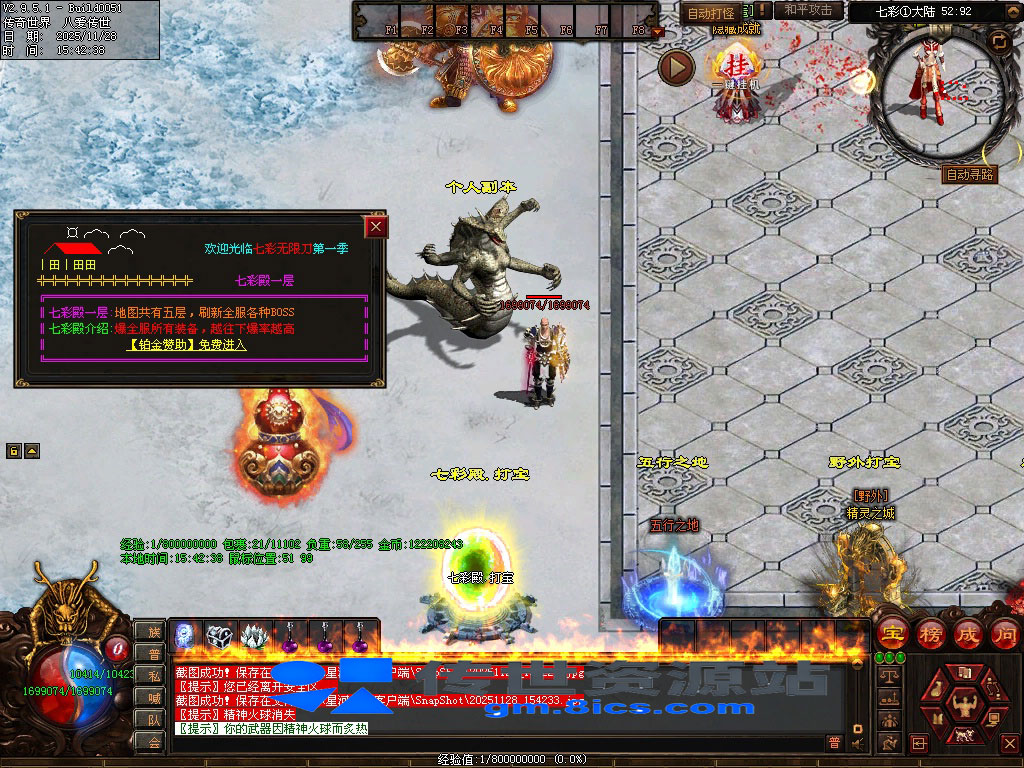Switch to the 私 private chat tab

pyautogui.click(x=153, y=675)
